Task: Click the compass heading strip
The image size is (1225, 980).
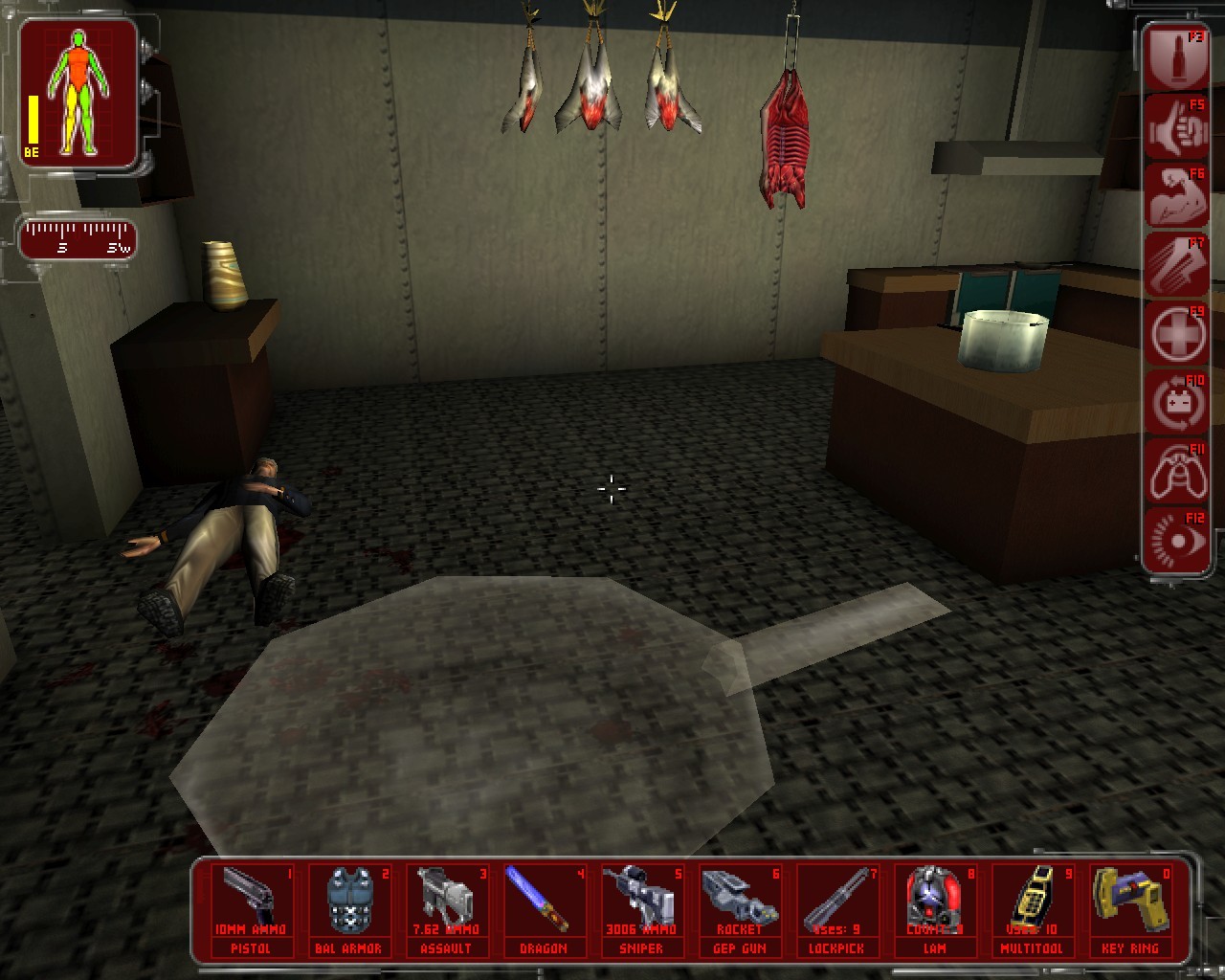Action: tap(78, 239)
